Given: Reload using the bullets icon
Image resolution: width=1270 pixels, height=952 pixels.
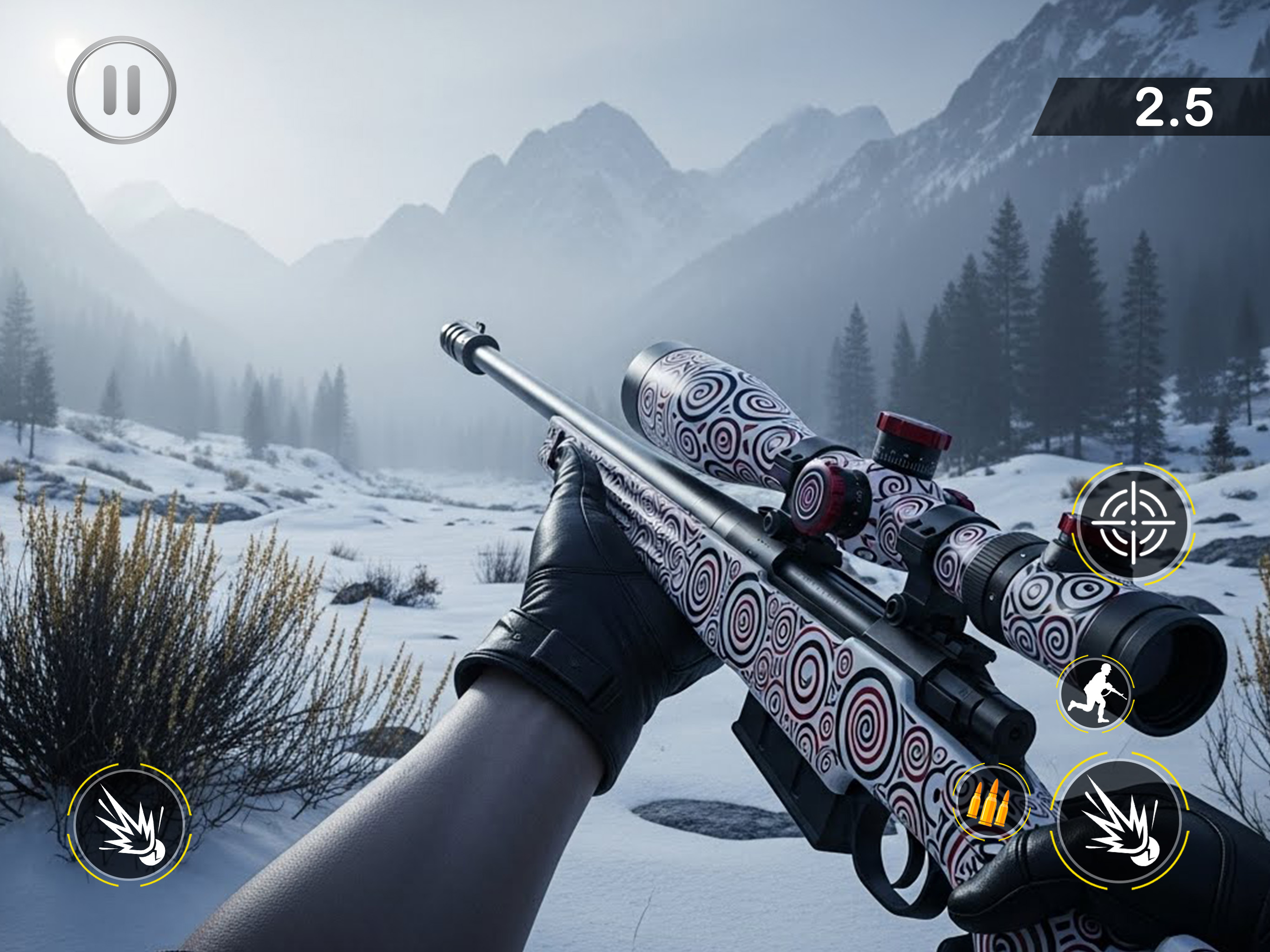Looking at the screenshot, I should pyautogui.click(x=991, y=802).
